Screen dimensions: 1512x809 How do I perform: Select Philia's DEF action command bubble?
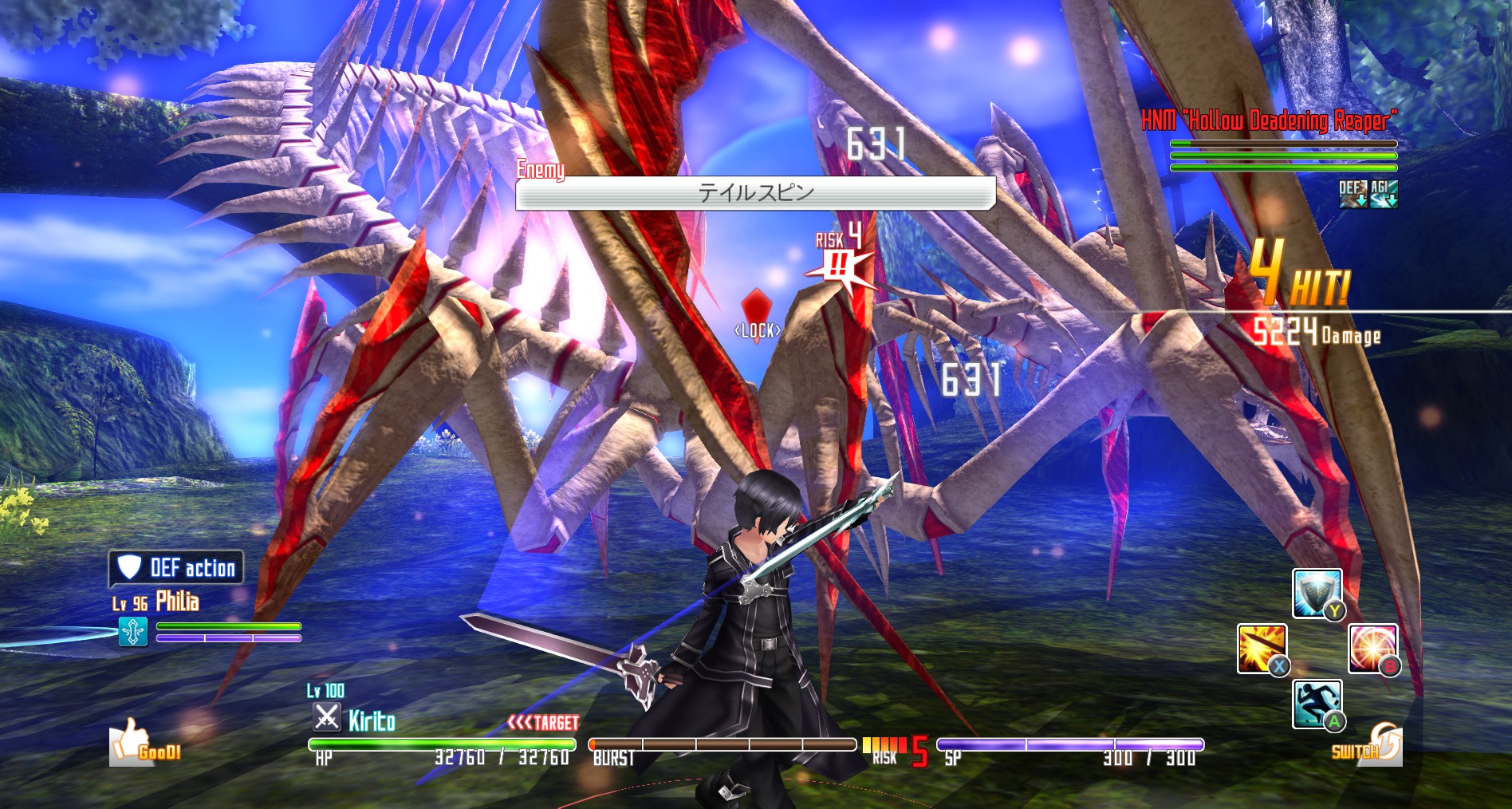(x=176, y=568)
